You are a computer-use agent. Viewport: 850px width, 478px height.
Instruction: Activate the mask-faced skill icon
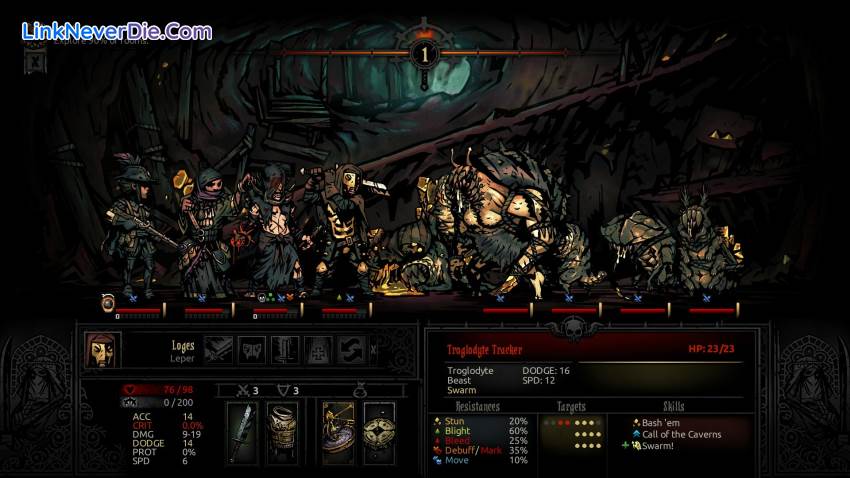(251, 349)
